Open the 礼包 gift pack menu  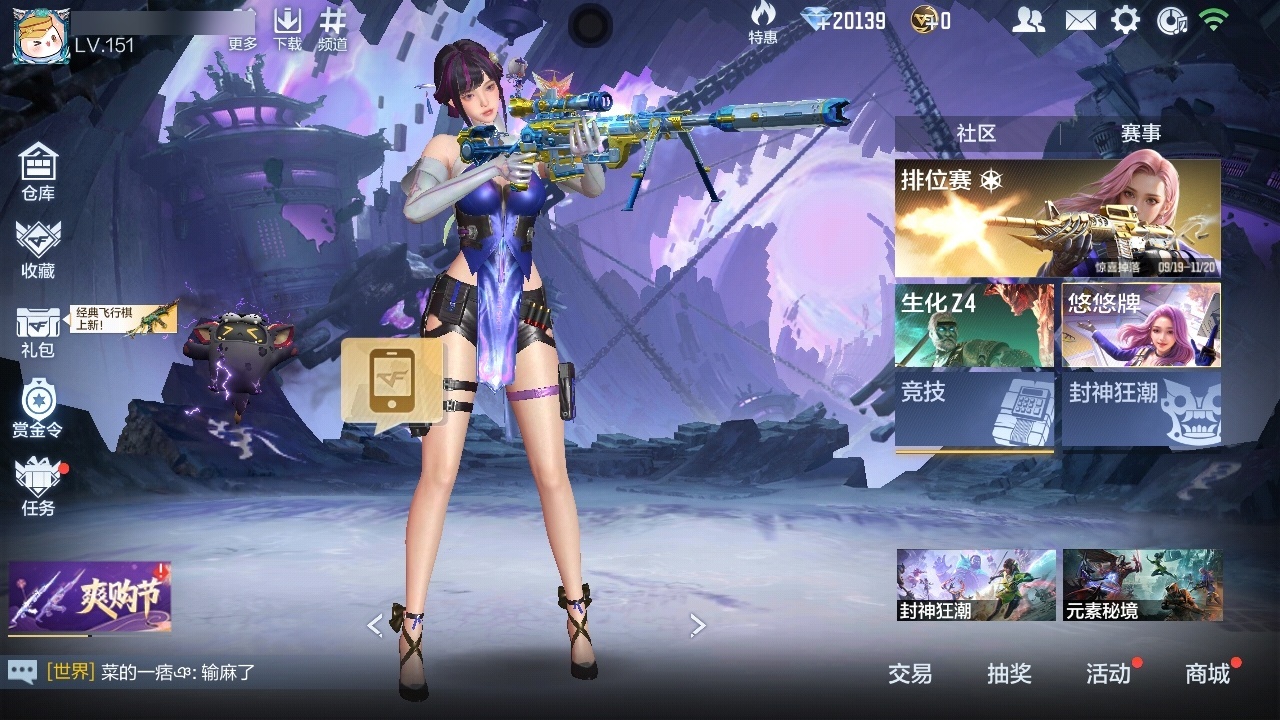[38, 331]
